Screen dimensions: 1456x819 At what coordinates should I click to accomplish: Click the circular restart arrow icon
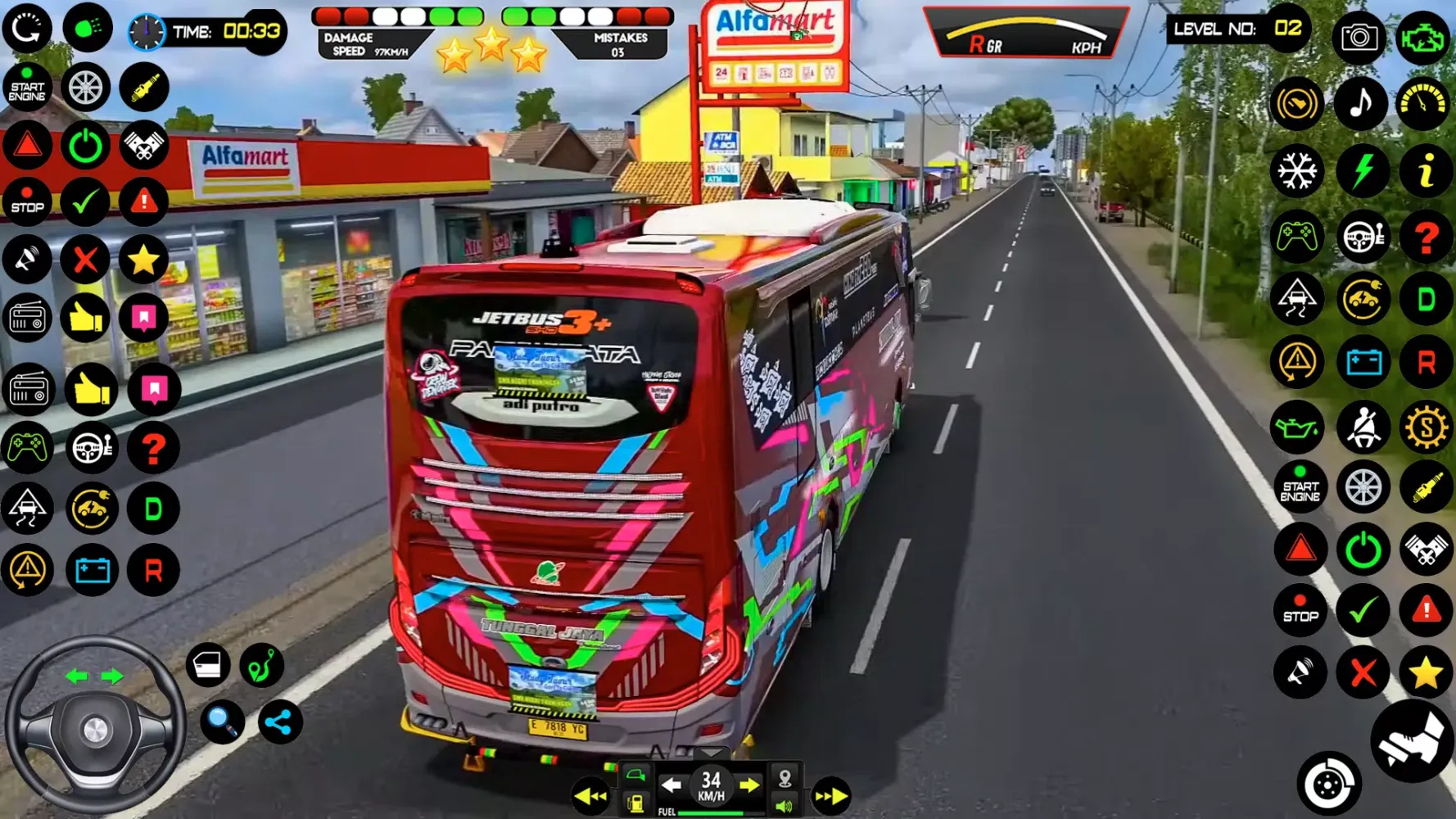pyautogui.click(x=27, y=28)
